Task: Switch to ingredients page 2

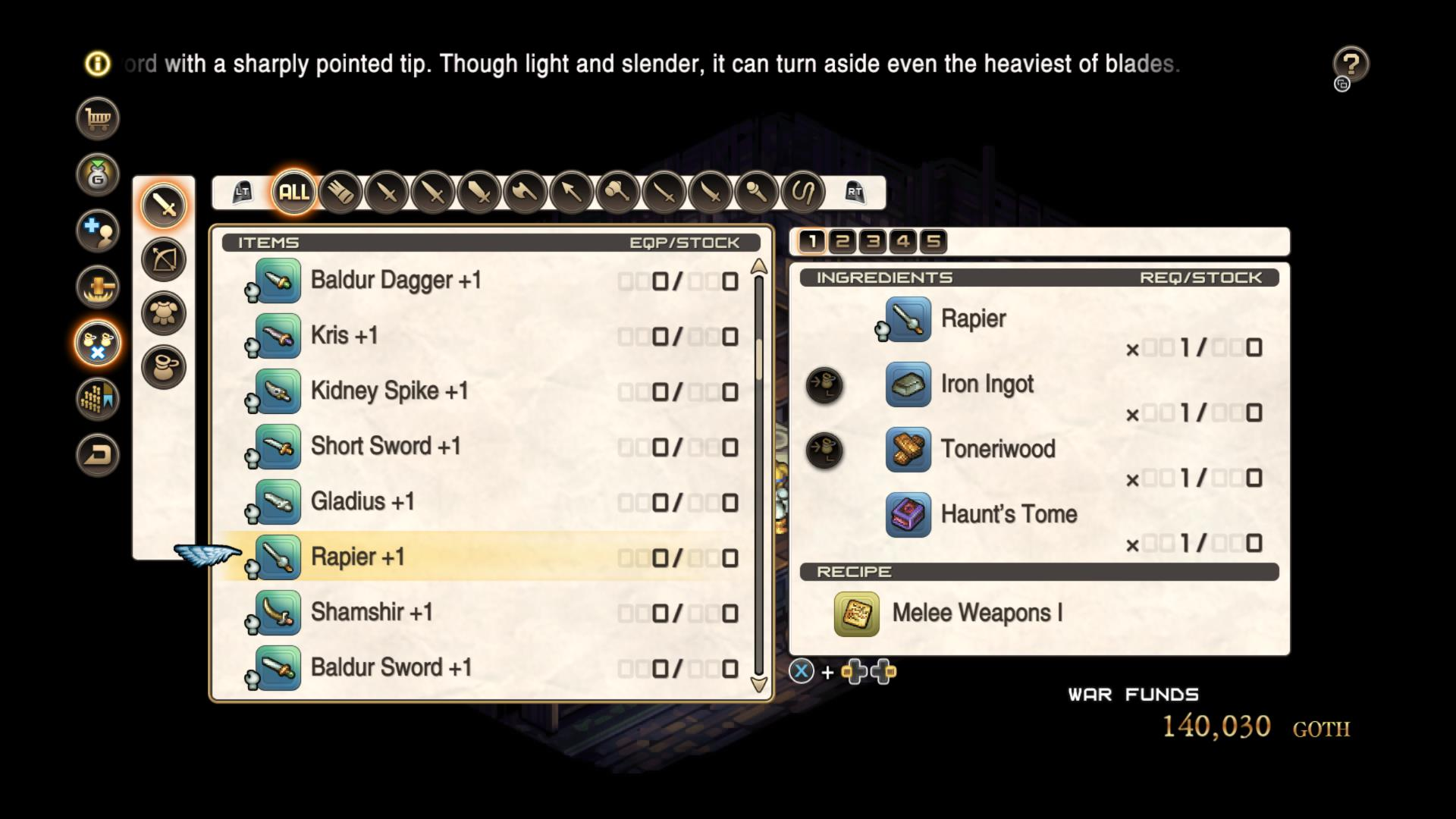Action: (x=843, y=242)
